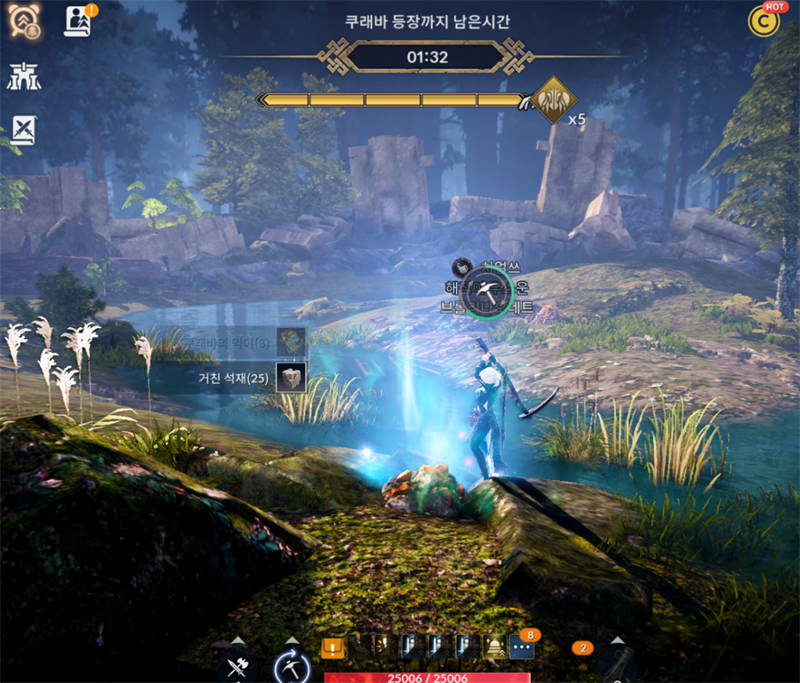The image size is (800, 683).
Task: Select the golden bell buff icon
Action: (494, 648)
